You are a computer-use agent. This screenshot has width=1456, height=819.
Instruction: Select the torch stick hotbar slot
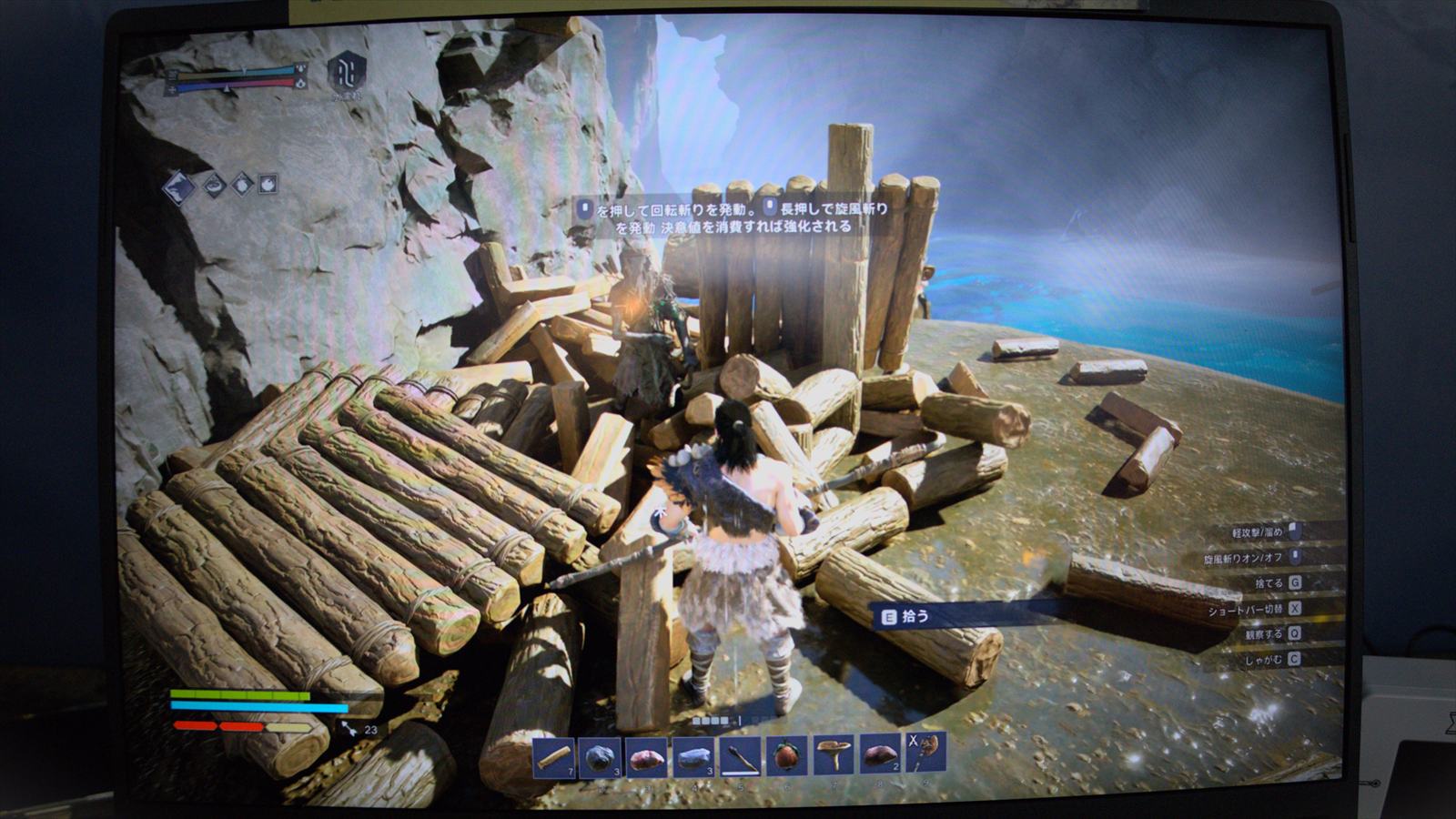[x=741, y=756]
